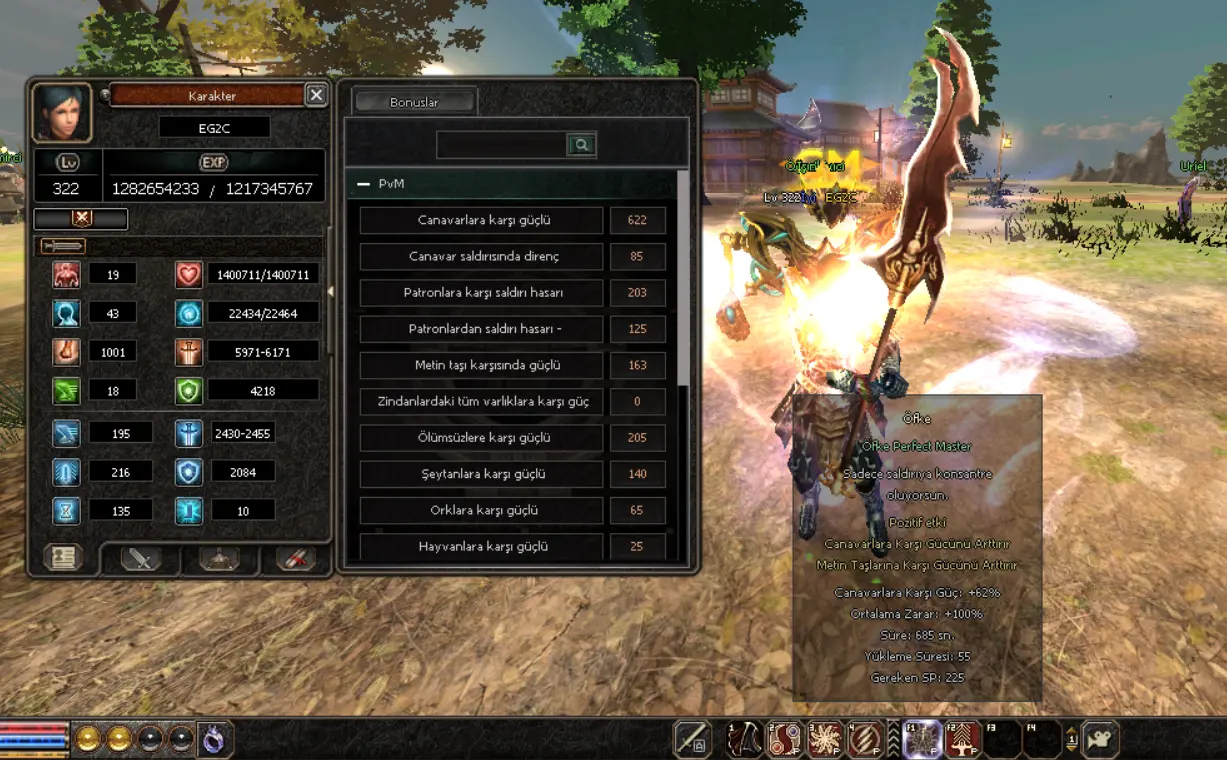Viewport: 1227px width, 760px height.
Task: Select the 'Metin taşı karşısında güçlü' row
Action: 482,365
